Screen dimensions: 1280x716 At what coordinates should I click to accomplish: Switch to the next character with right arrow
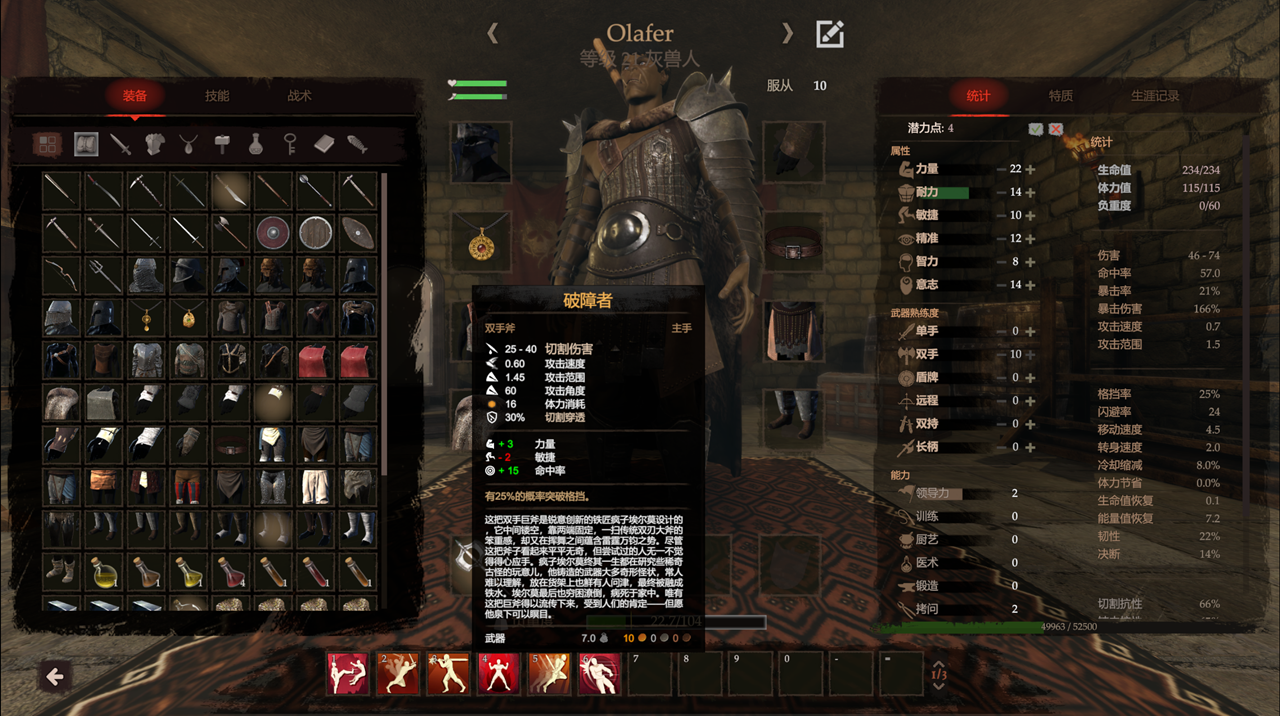coord(788,33)
